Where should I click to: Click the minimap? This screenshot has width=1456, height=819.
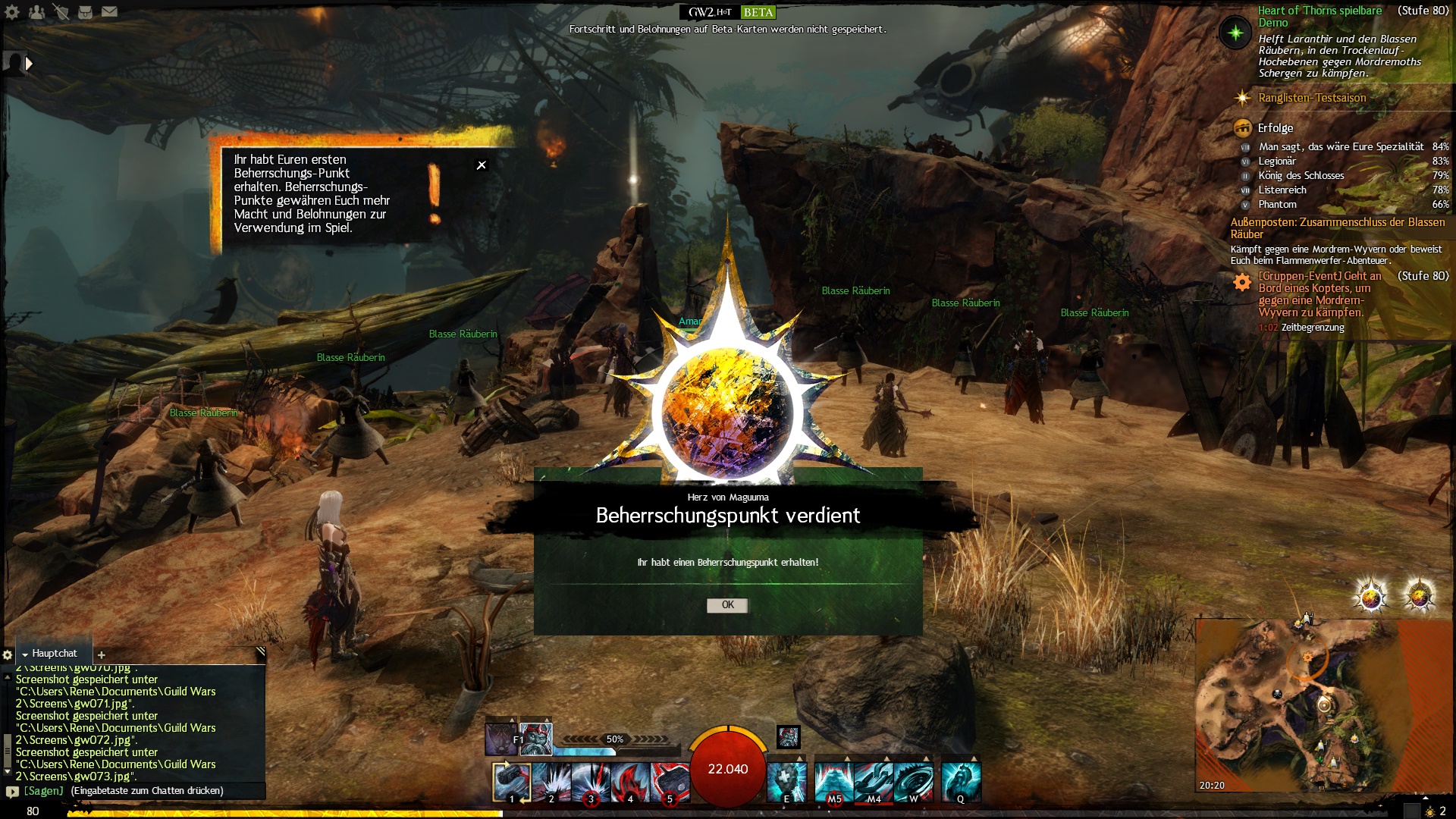click(1312, 705)
